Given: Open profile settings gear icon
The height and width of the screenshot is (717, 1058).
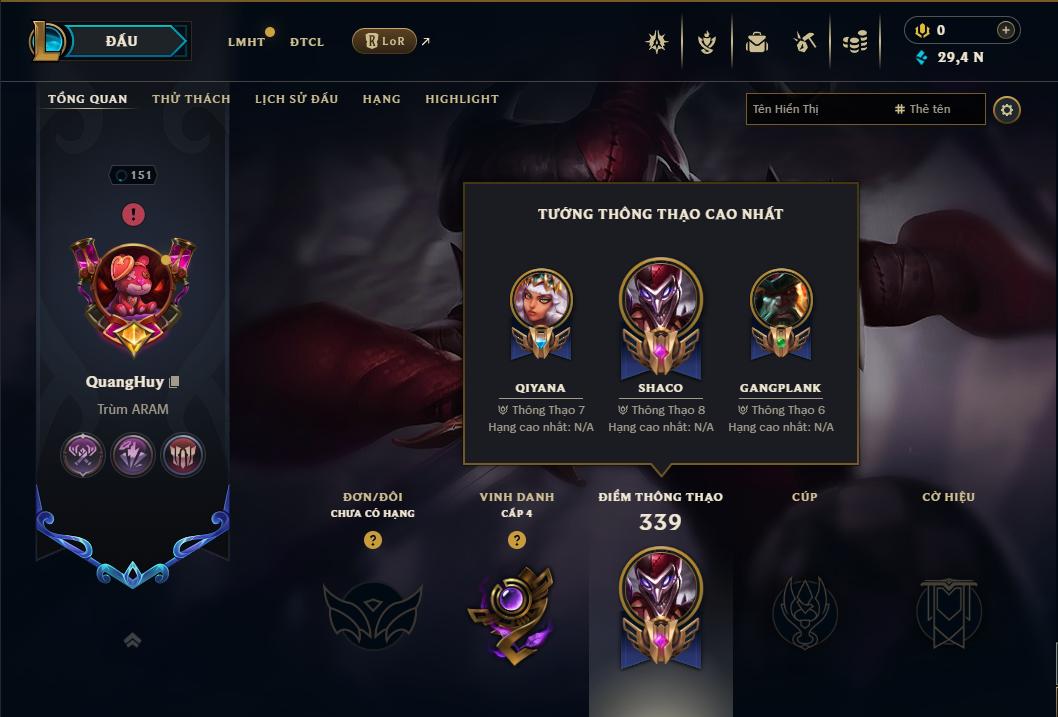Looking at the screenshot, I should point(1007,109).
